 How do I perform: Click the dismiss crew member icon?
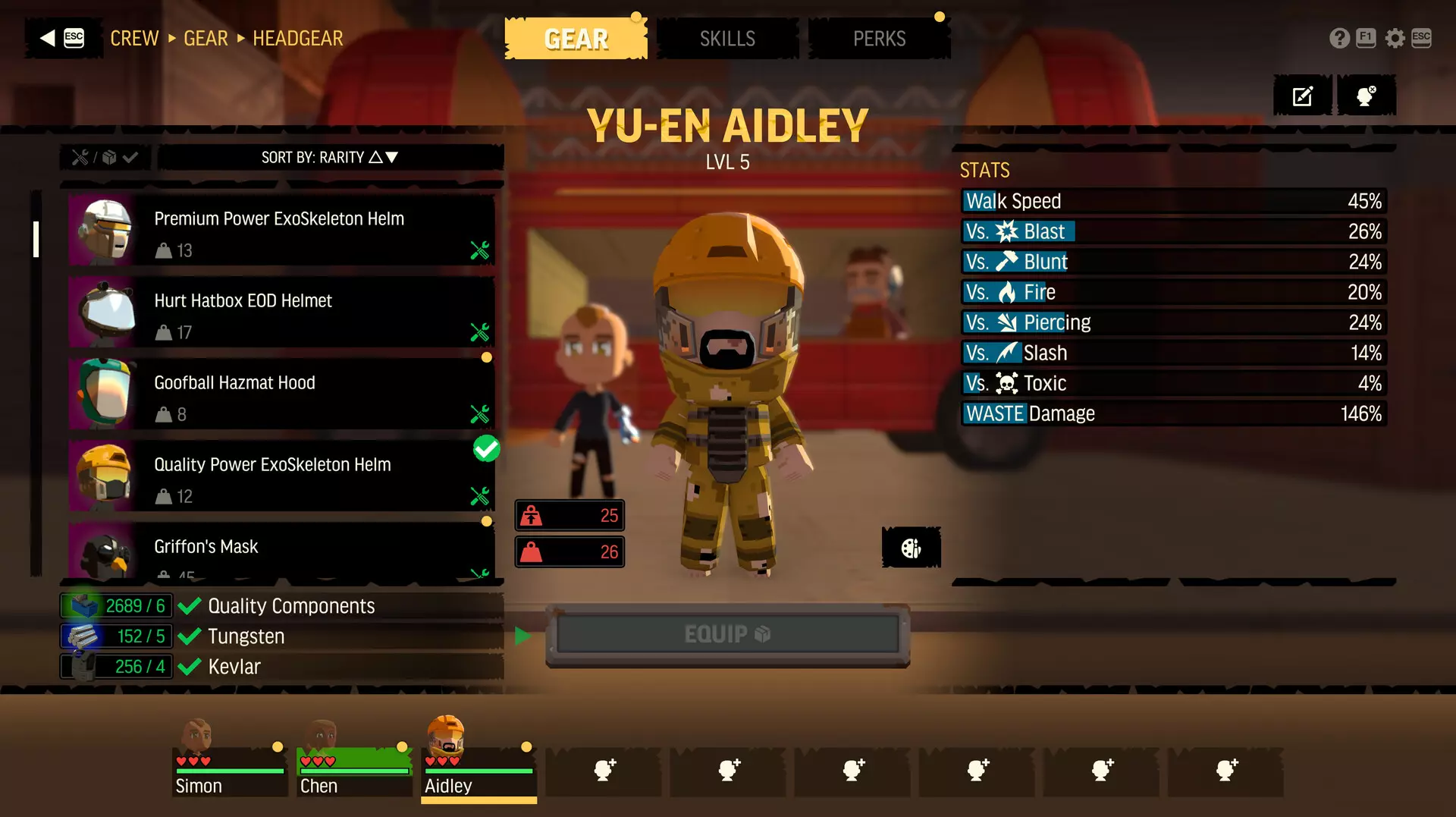[1367, 95]
